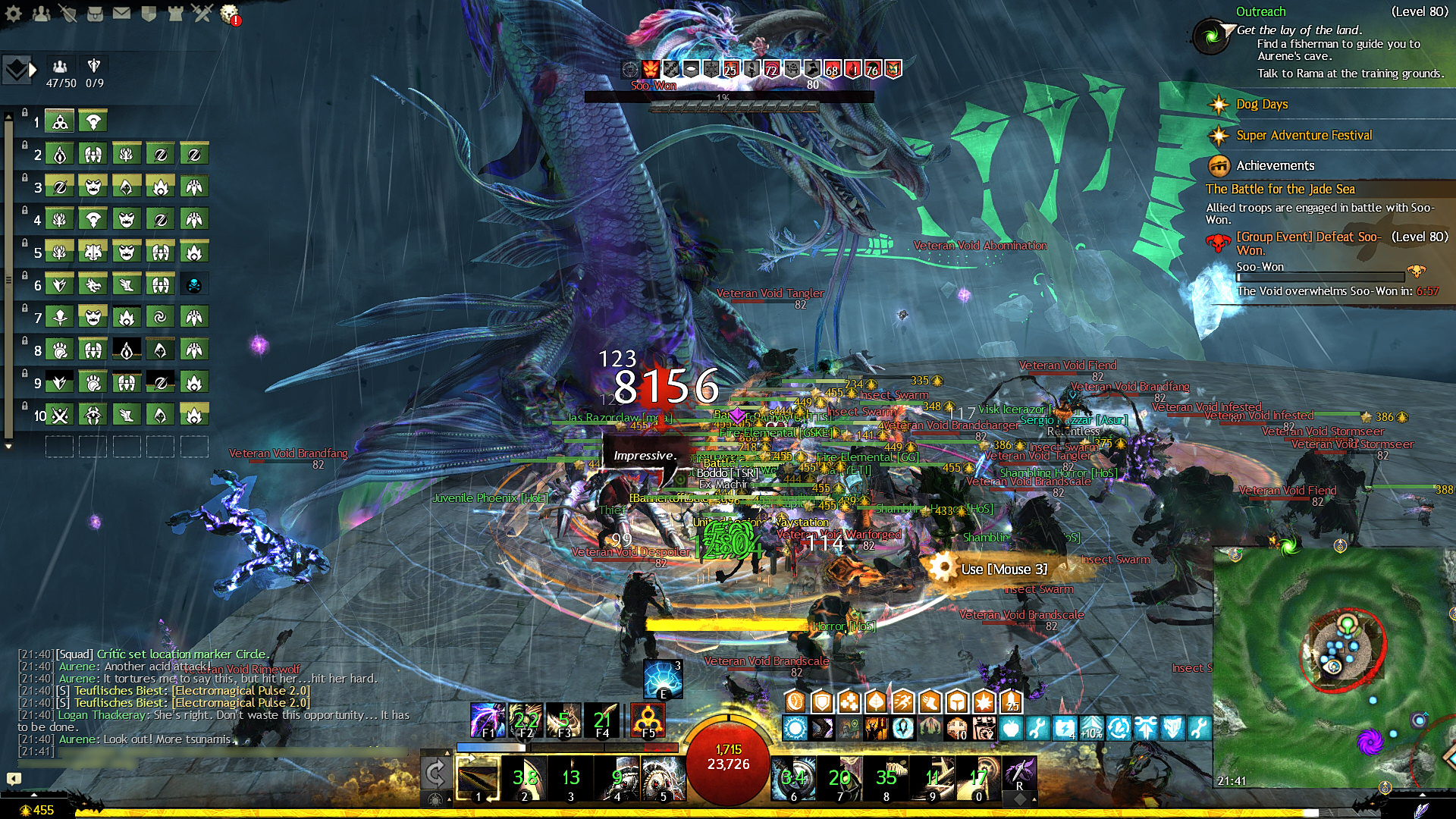
Task: Open the PvP crossed swords panel
Action: tap(202, 13)
